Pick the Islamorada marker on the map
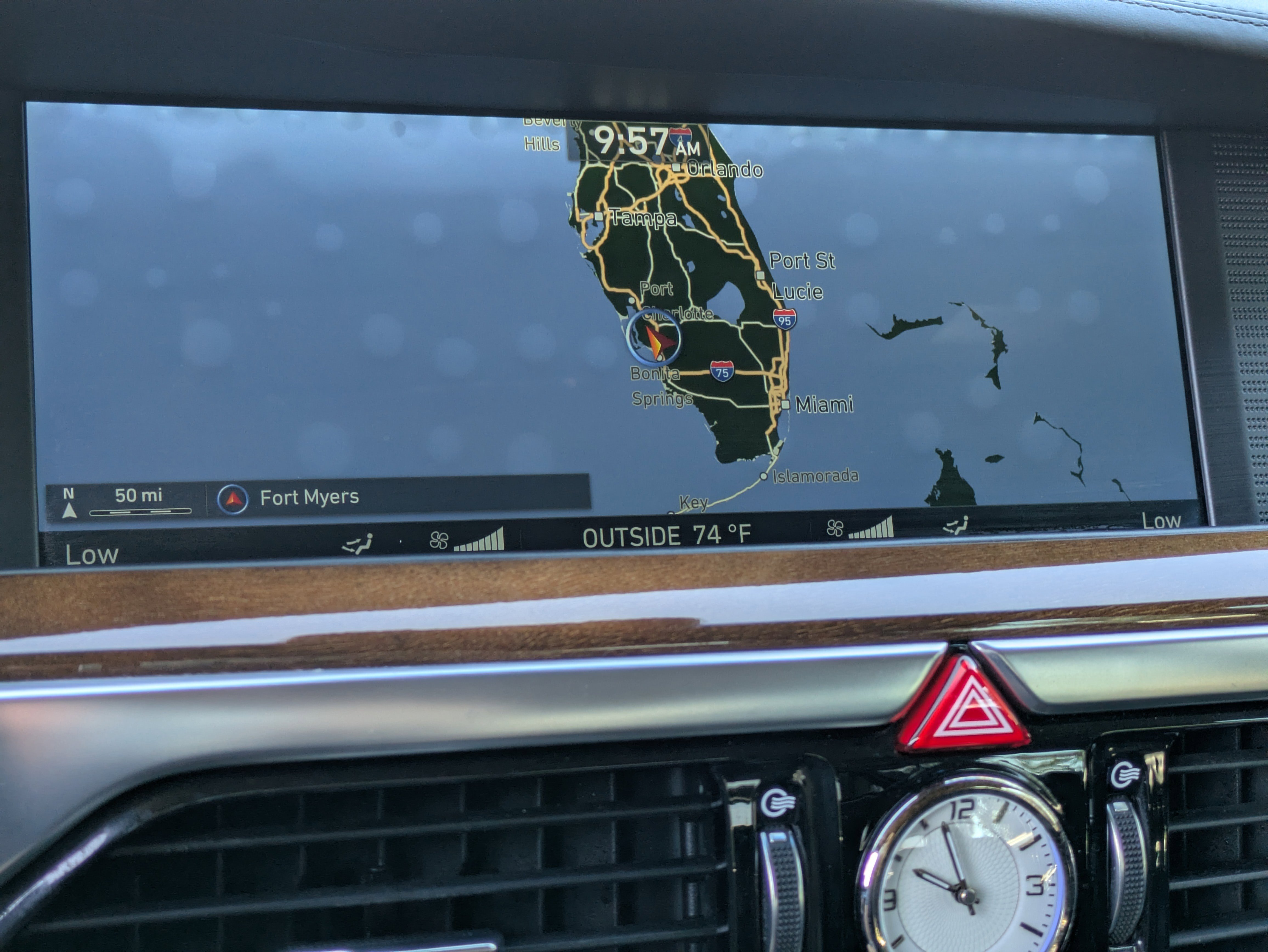Viewport: 1268px width, 952px height. tap(763, 476)
